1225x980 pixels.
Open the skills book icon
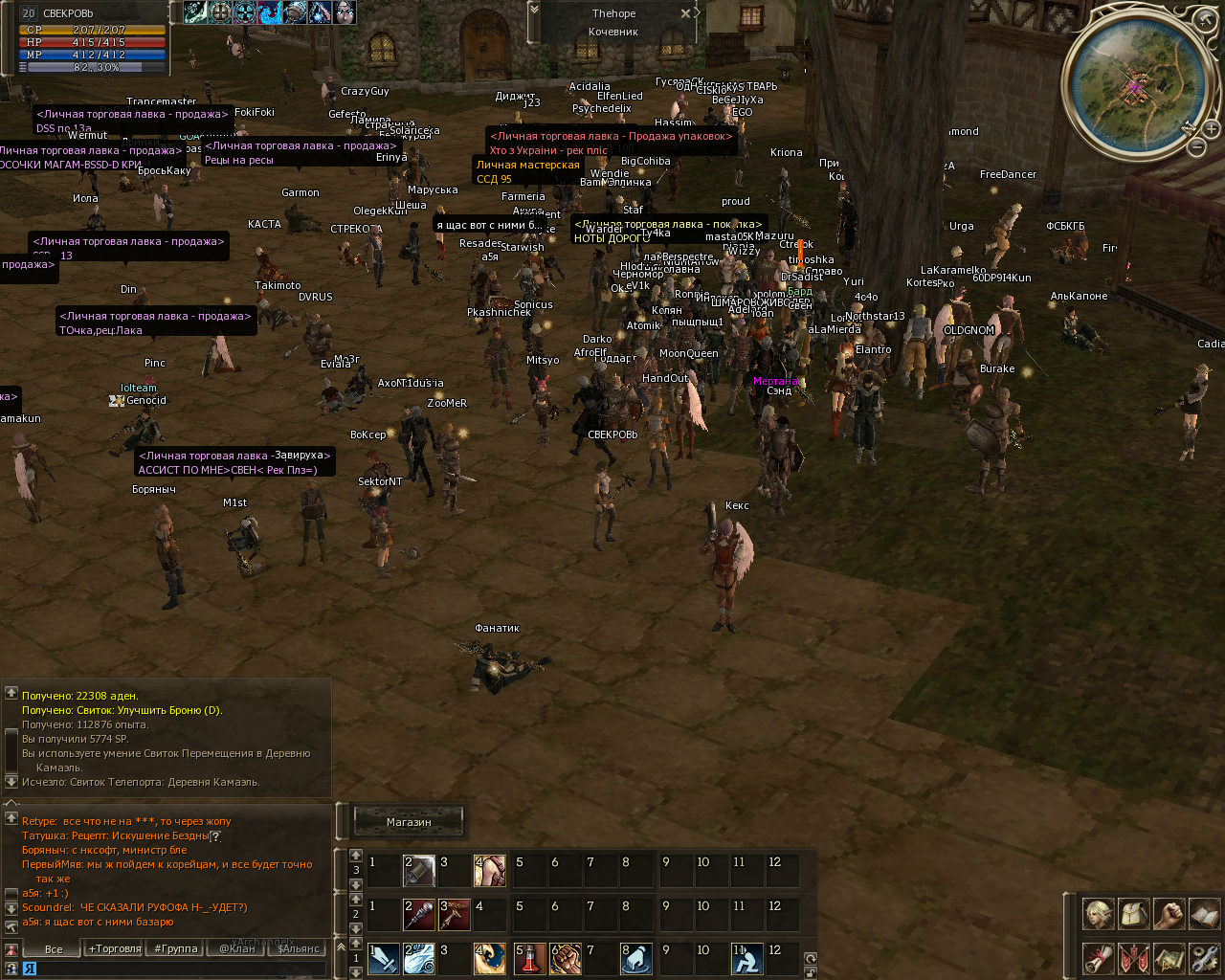(1204, 914)
